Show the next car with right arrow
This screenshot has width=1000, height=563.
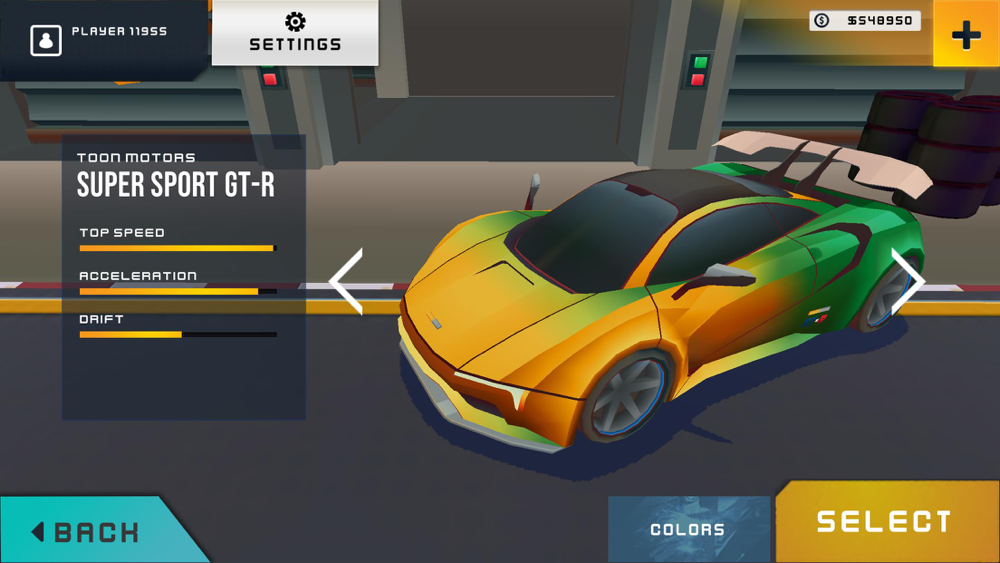coord(906,282)
